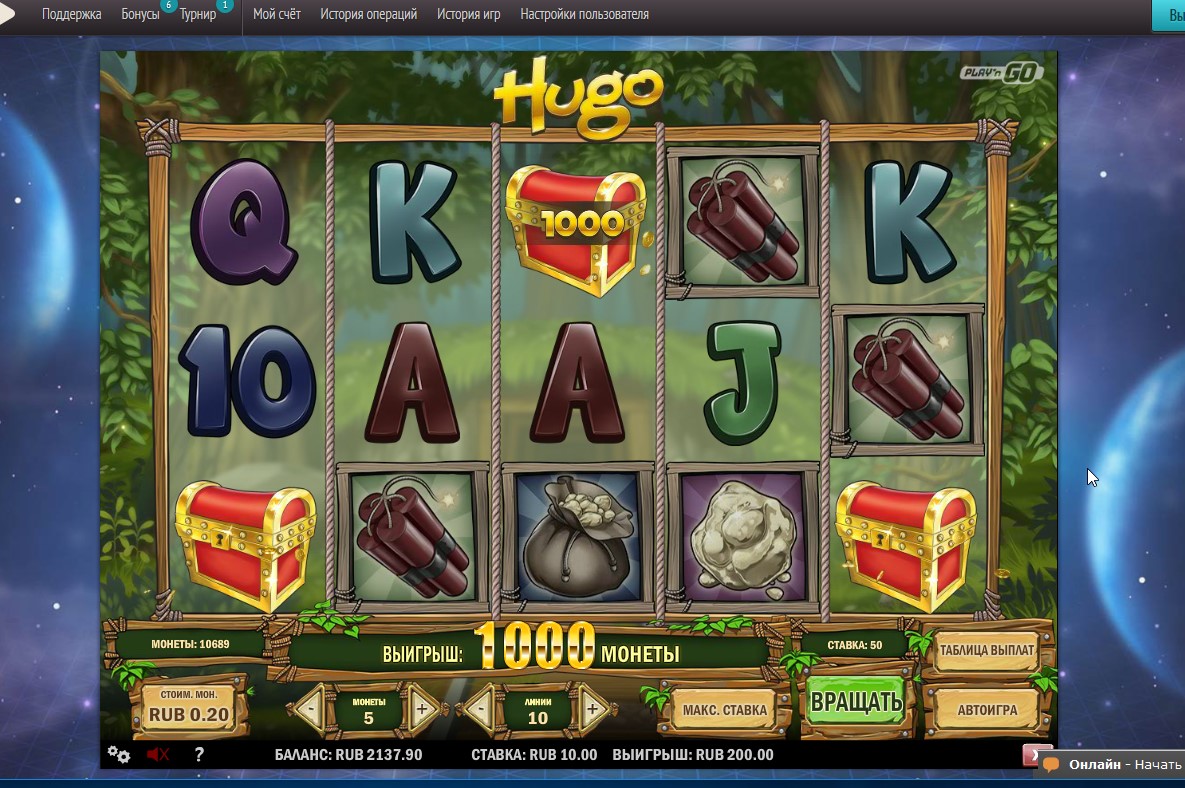This screenshot has height=788, width=1185.
Task: Open the gear settings icon
Action: [118, 755]
